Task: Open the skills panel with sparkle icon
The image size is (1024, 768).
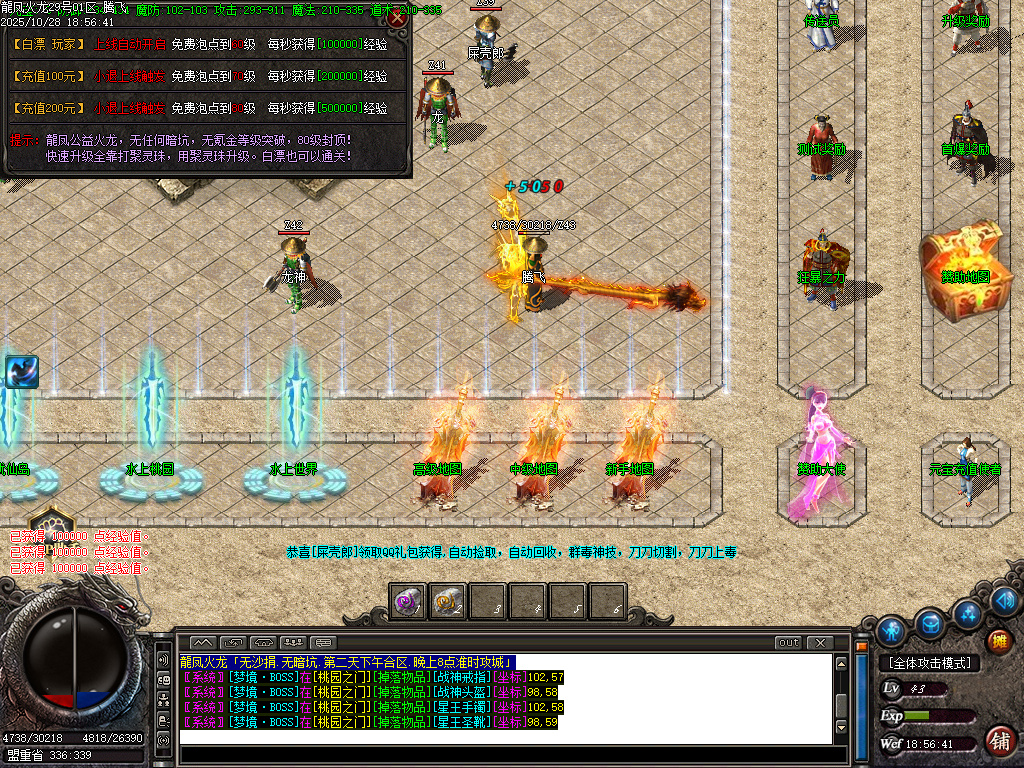Action: click(x=967, y=613)
